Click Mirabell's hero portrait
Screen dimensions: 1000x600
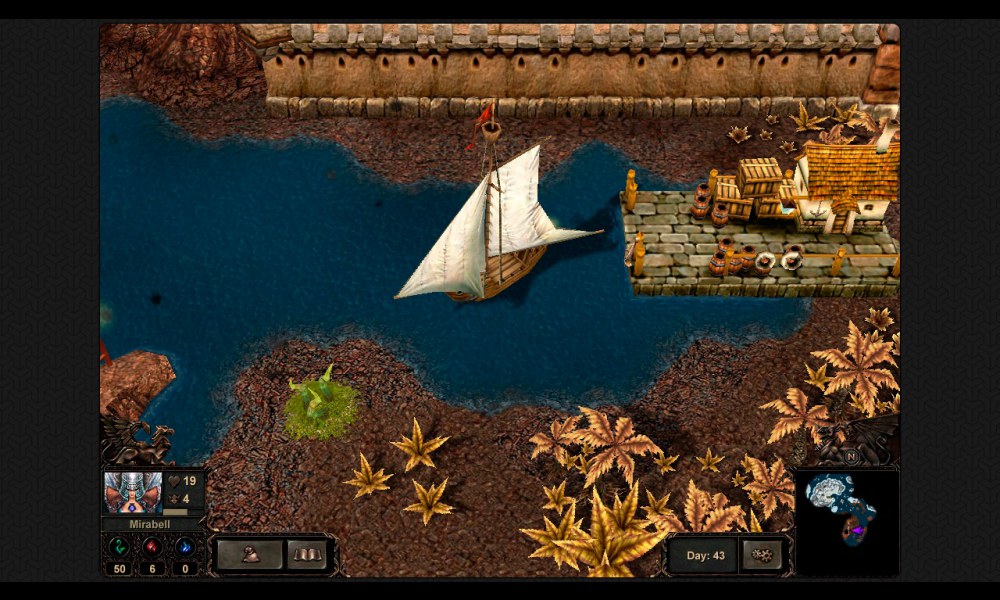tap(132, 492)
